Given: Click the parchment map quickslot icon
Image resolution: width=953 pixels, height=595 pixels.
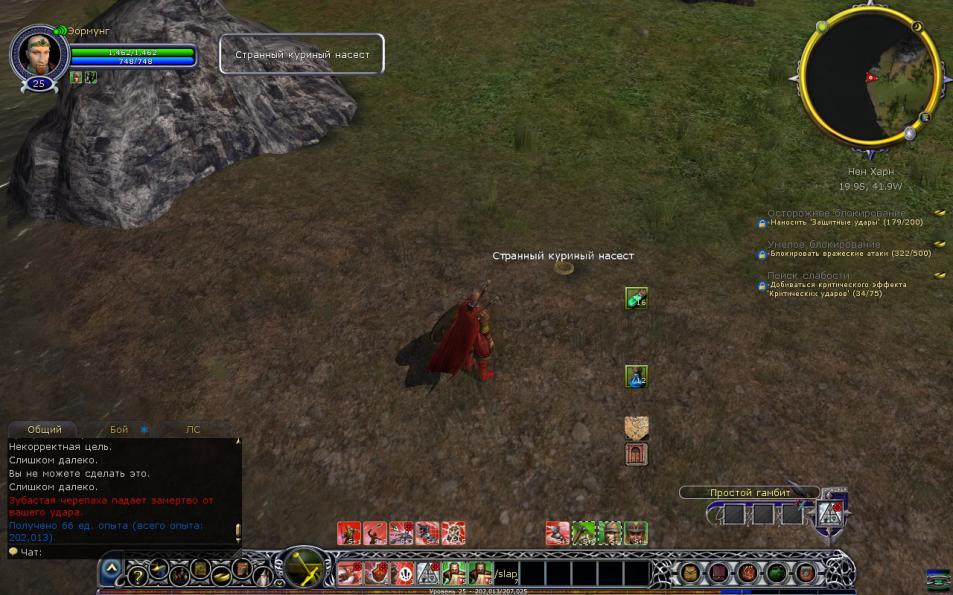Looking at the screenshot, I should [636, 428].
